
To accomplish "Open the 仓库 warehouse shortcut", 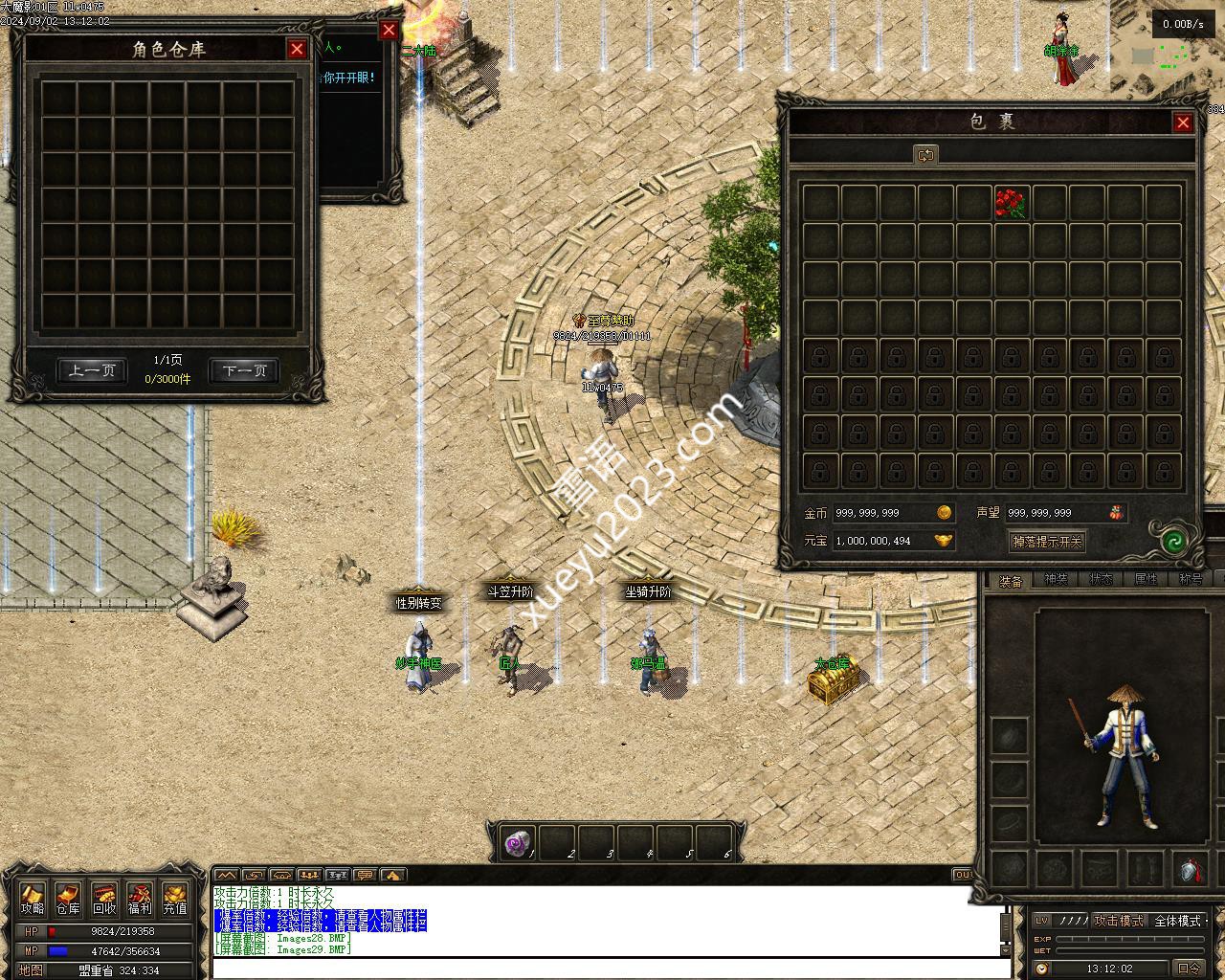I will point(68,900).
